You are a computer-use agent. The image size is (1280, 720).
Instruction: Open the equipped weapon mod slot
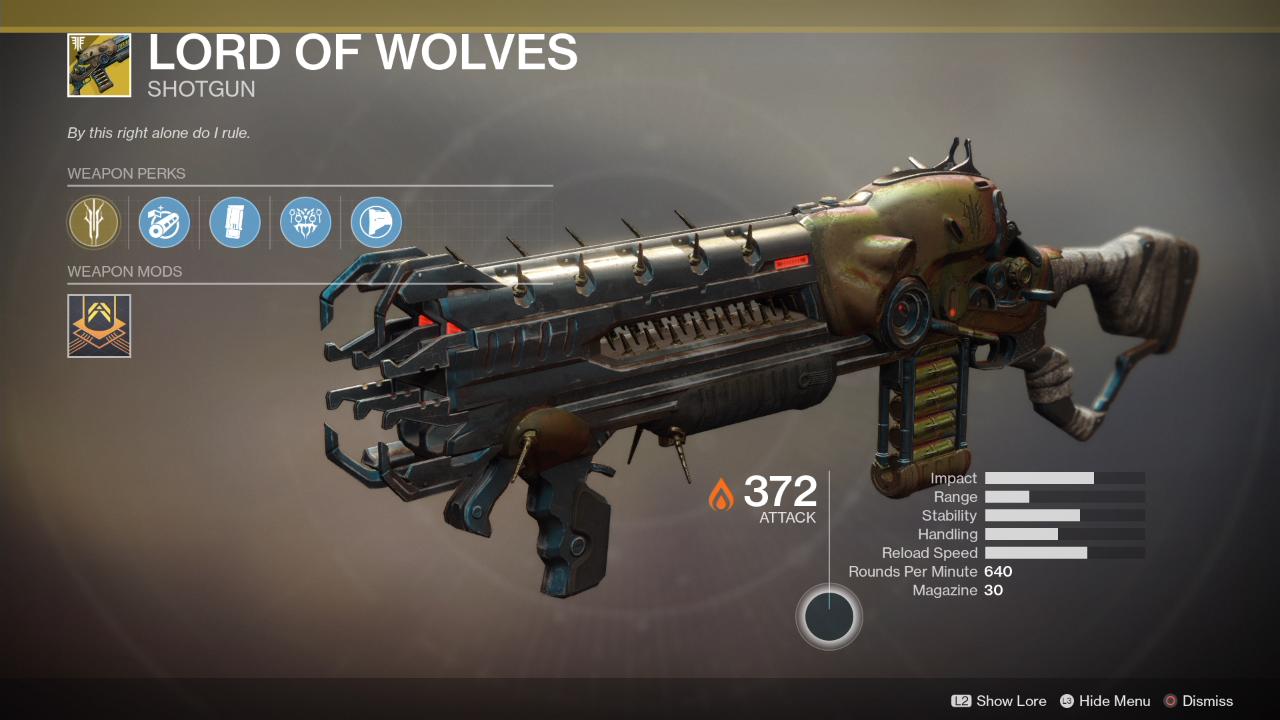coord(99,325)
